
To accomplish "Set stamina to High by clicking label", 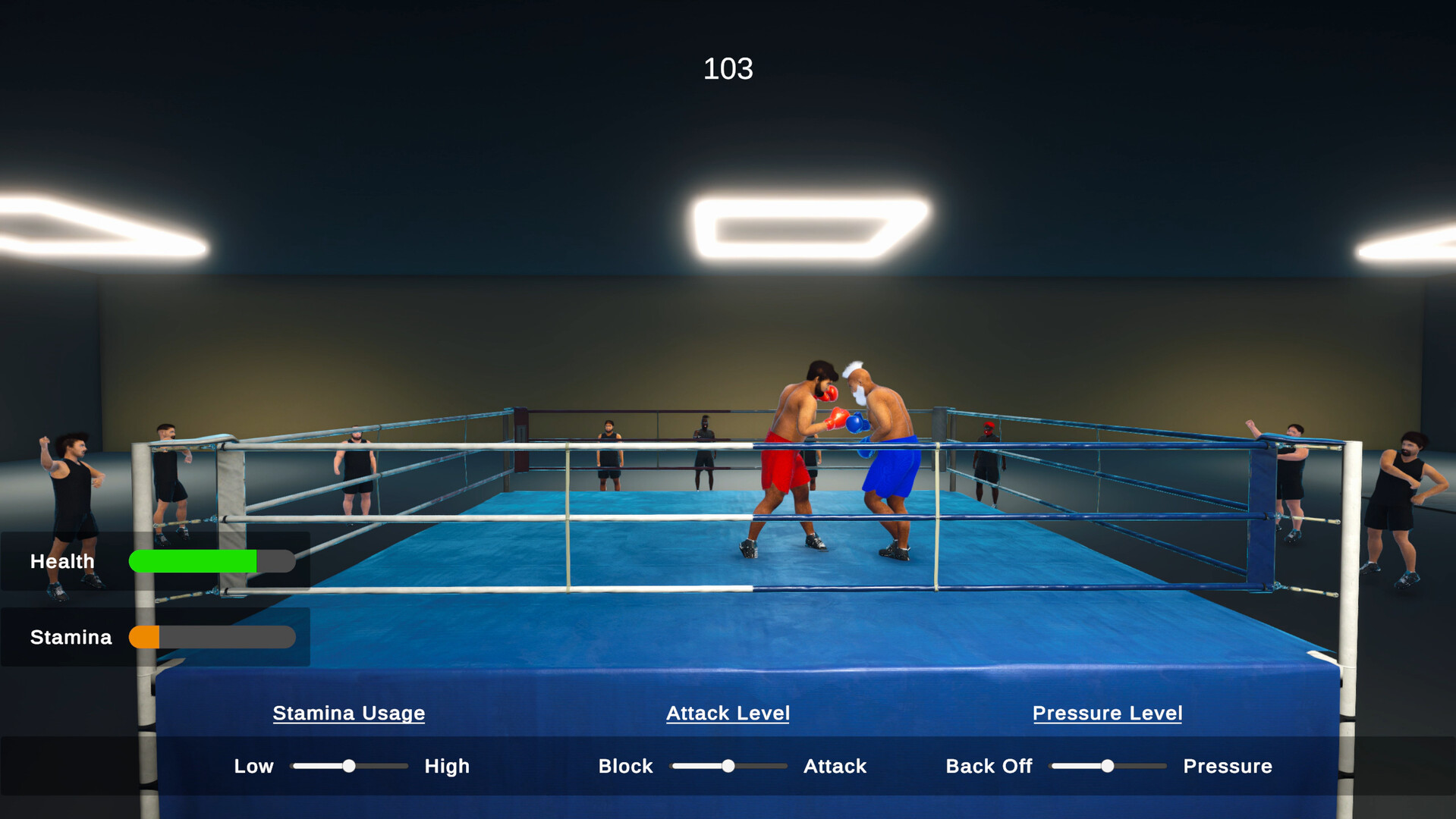I will point(447,766).
